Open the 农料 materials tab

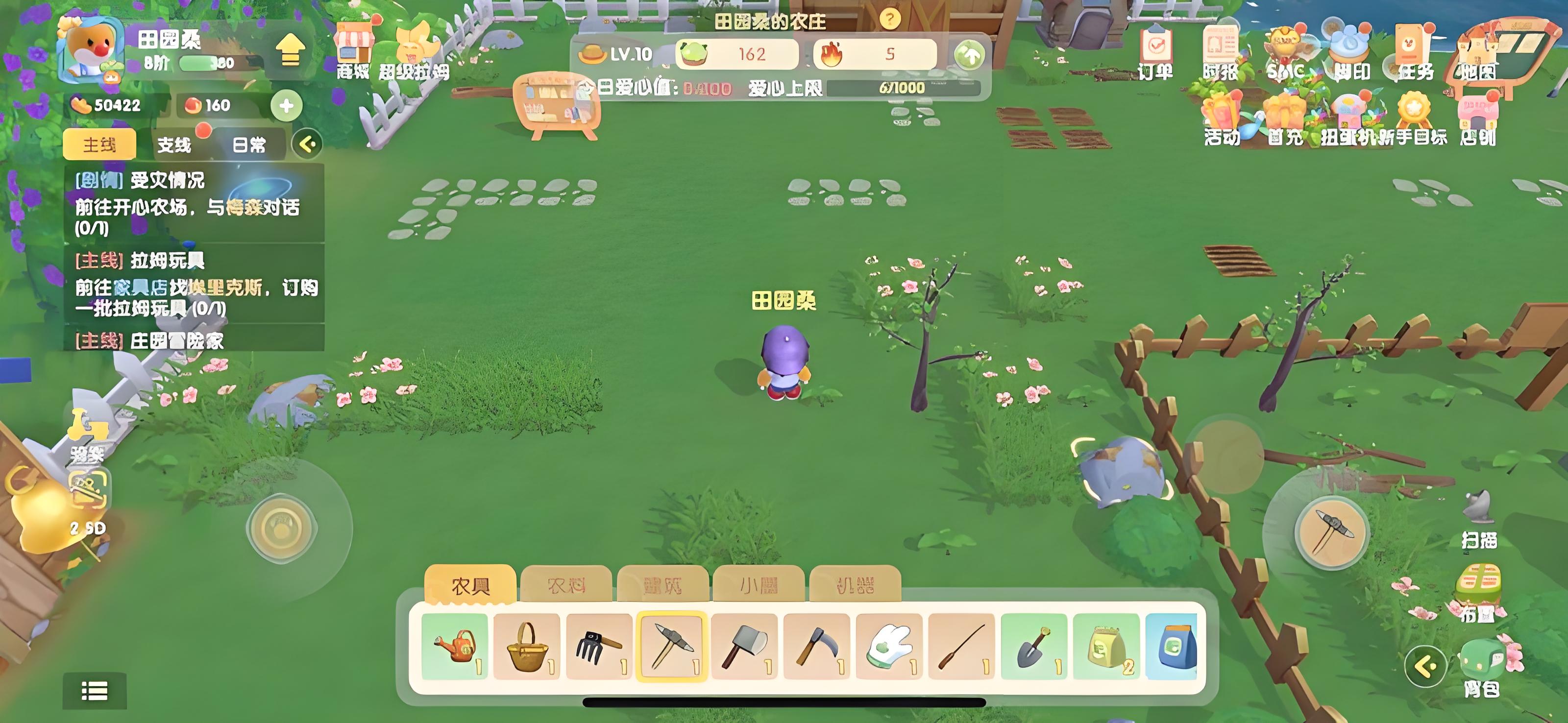pos(566,585)
